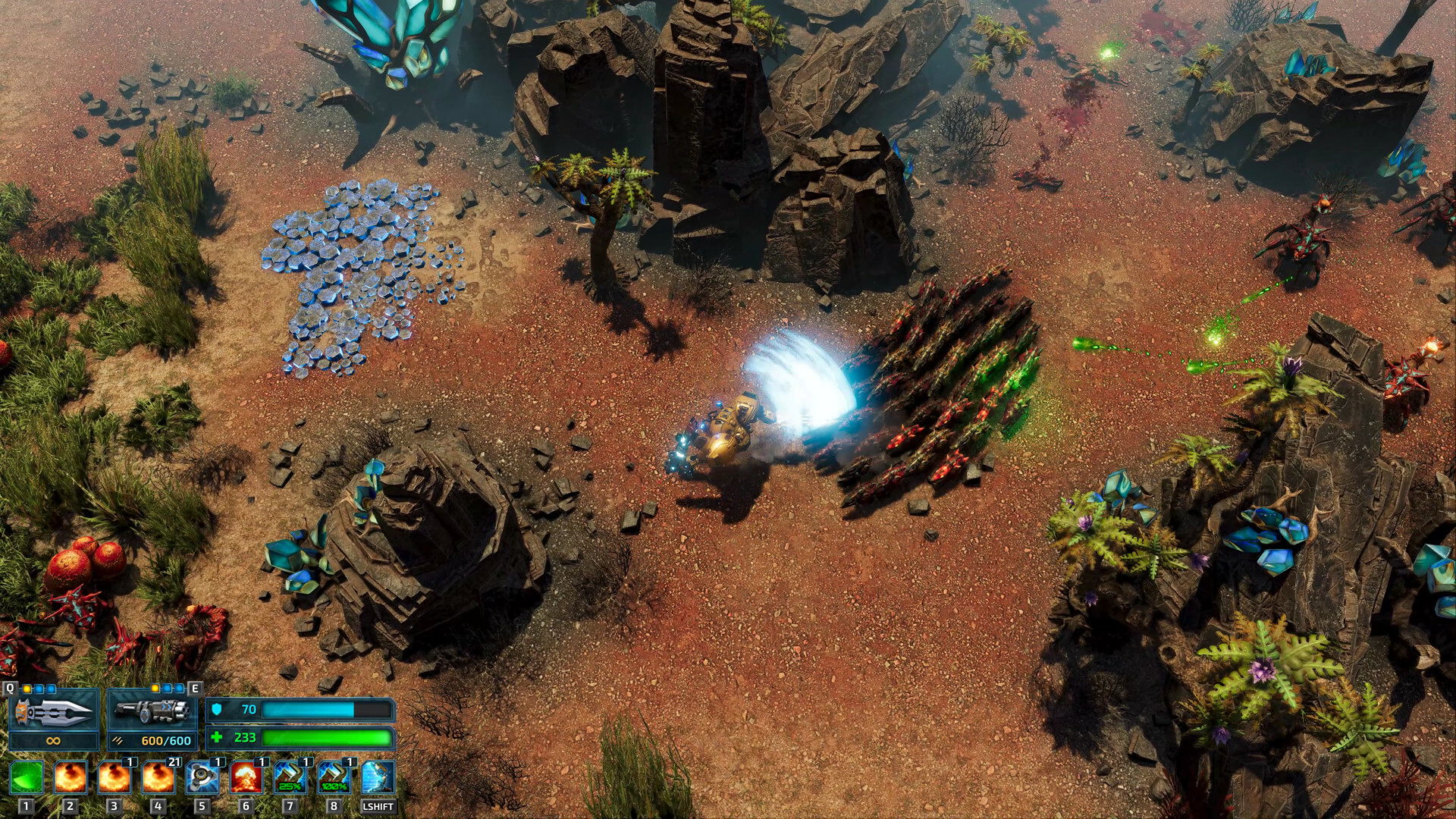Activate the green sonar scanner in slot 1
Screen dimensions: 1456x819
[26, 777]
